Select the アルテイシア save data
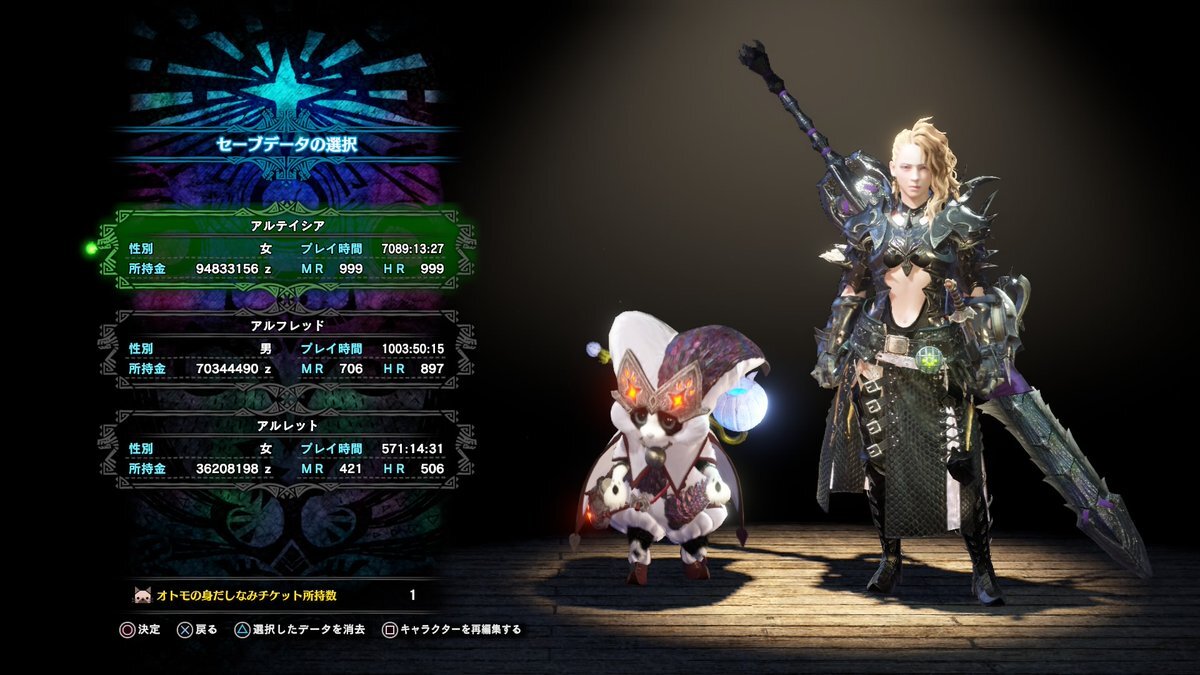 click(x=286, y=248)
